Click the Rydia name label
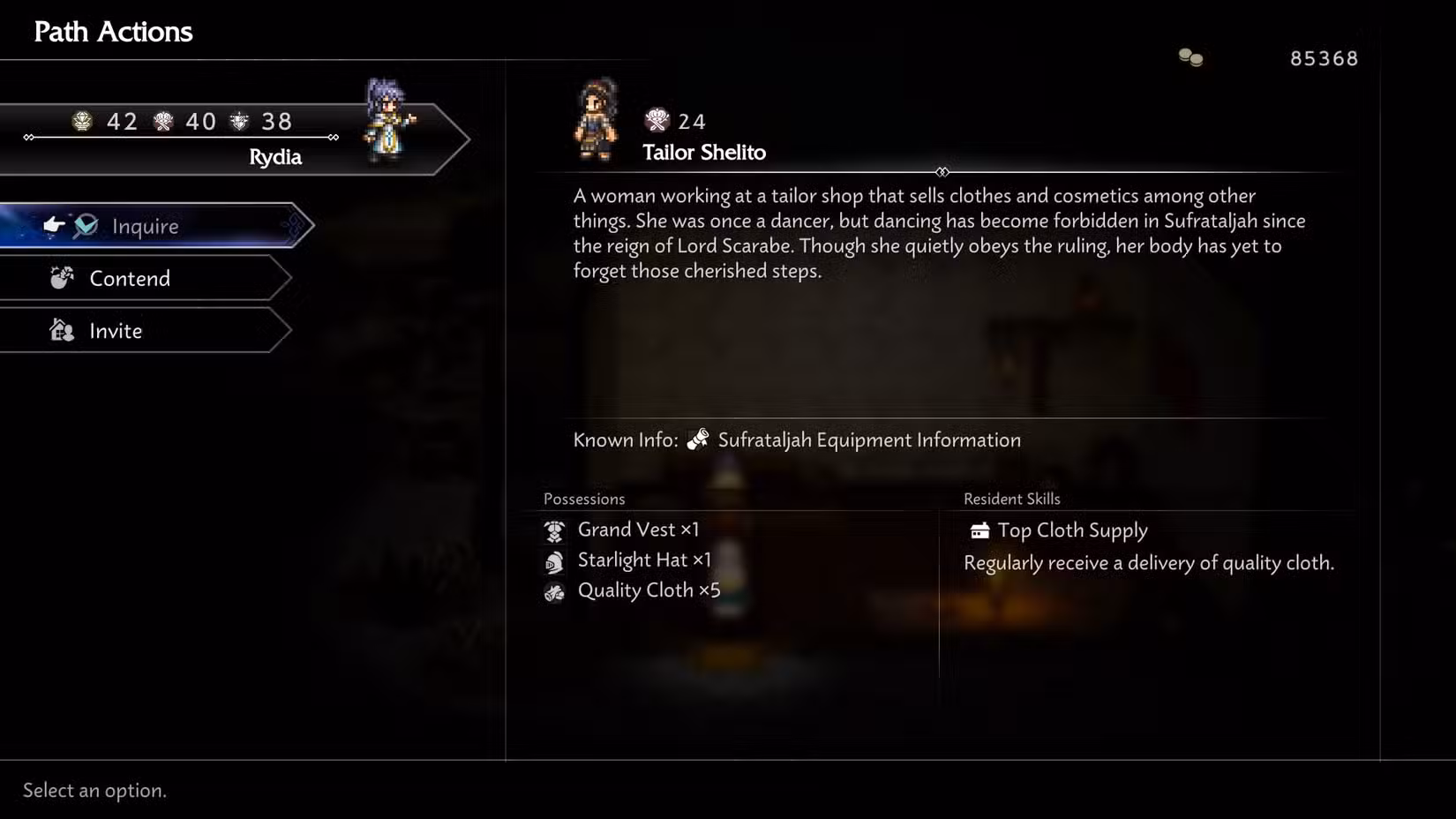Screen dimensions: 1456x819 [x=276, y=157]
